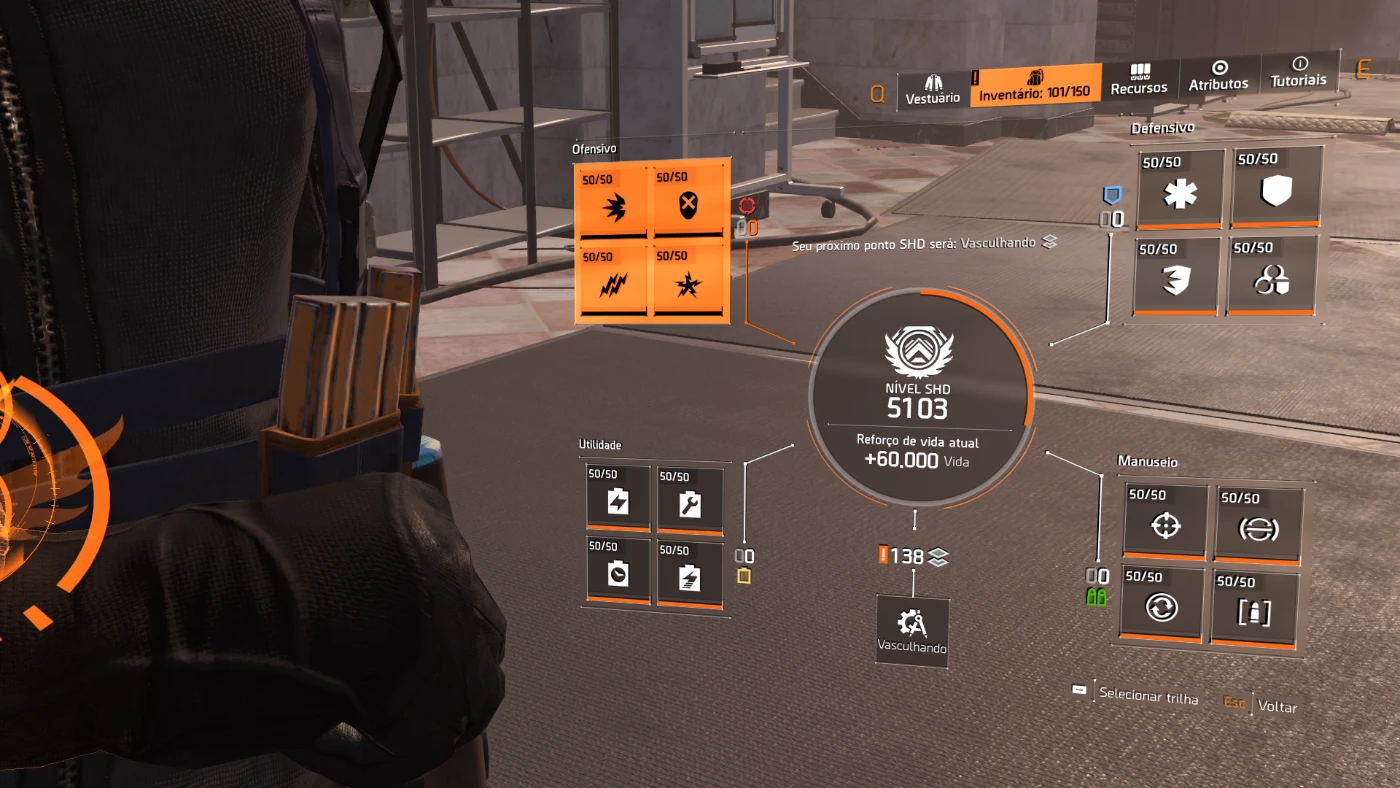Choose the defensive plain shield armor tile

1277,187
